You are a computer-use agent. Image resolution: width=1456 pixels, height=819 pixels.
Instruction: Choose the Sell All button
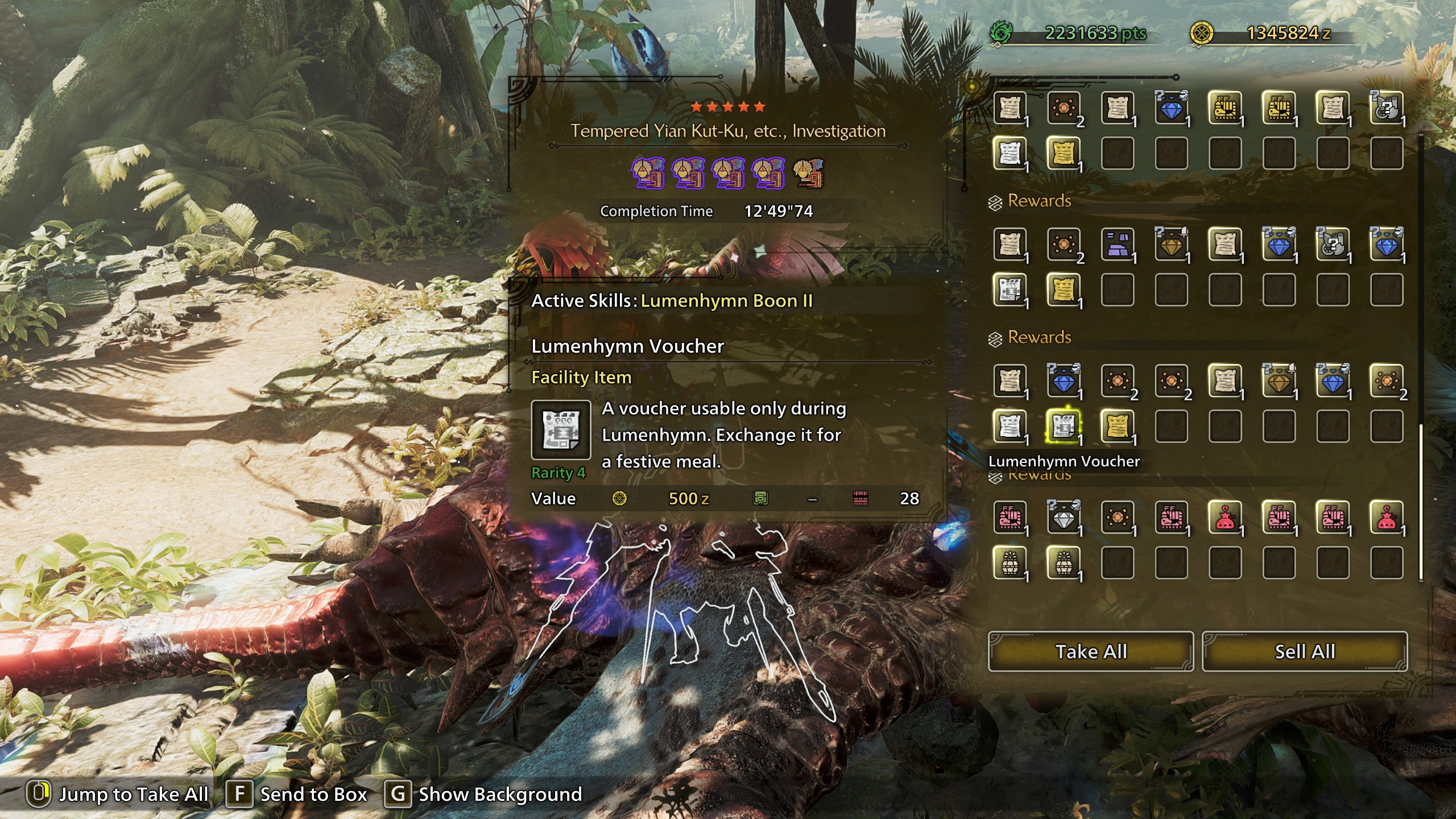point(1305,651)
